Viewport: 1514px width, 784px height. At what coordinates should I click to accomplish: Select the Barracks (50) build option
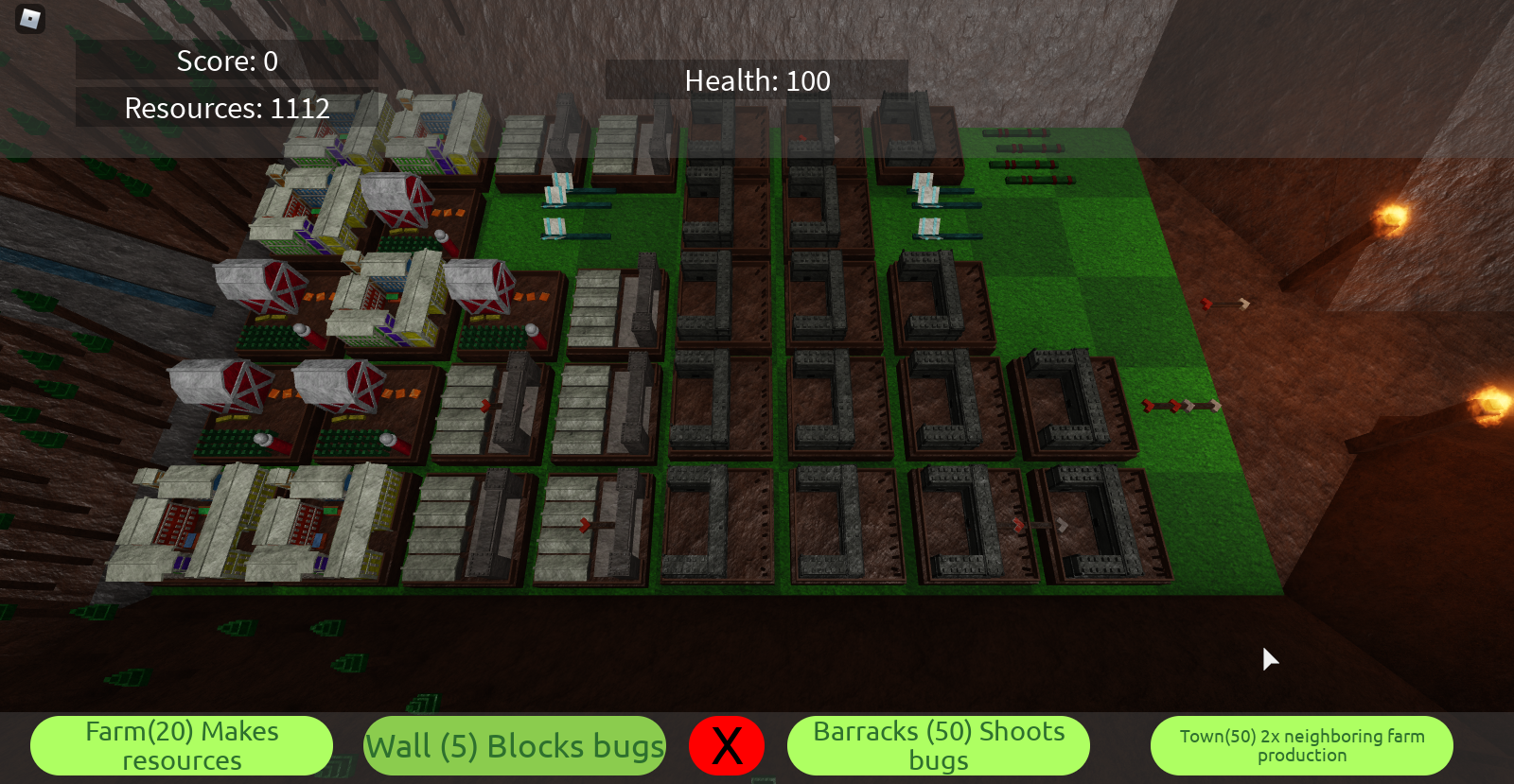click(x=938, y=745)
